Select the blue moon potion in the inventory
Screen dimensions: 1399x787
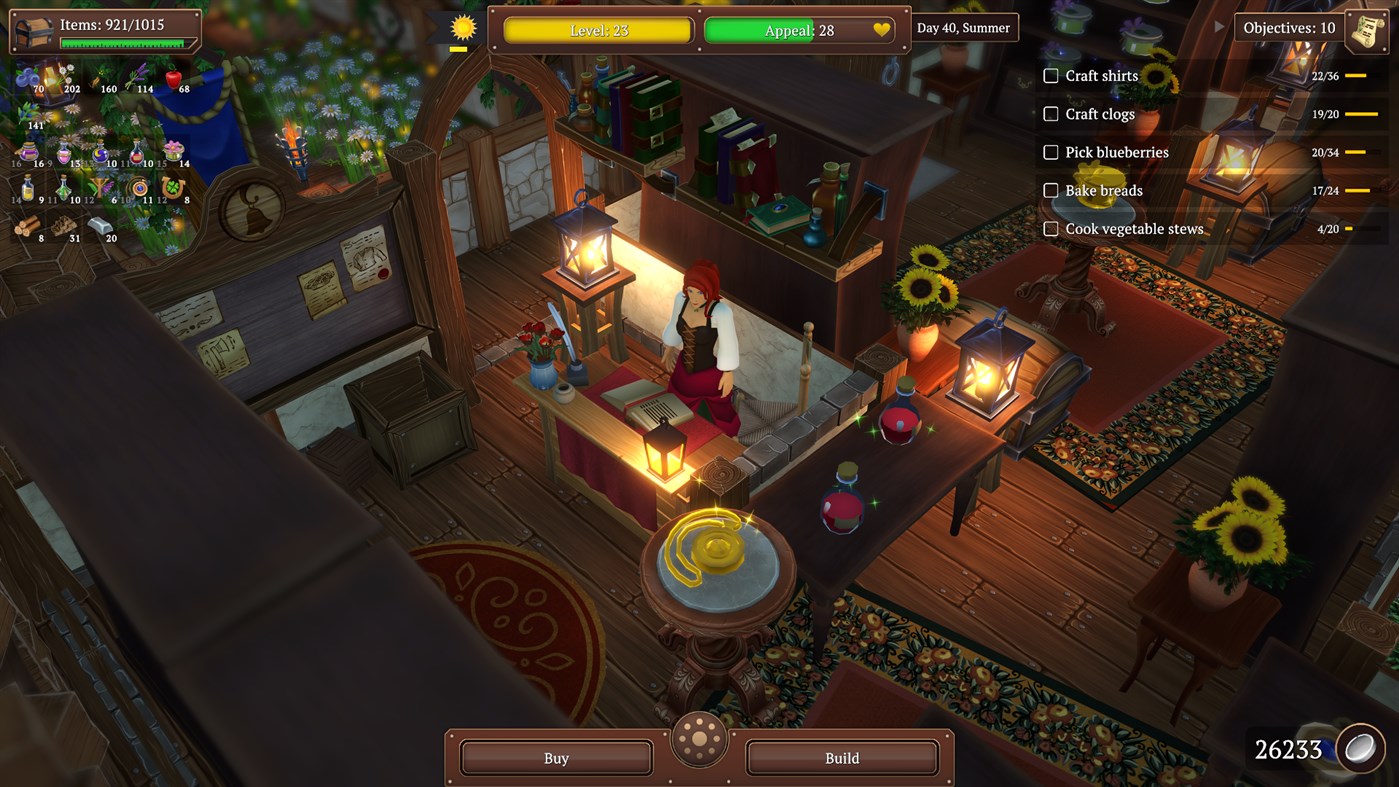point(100,153)
